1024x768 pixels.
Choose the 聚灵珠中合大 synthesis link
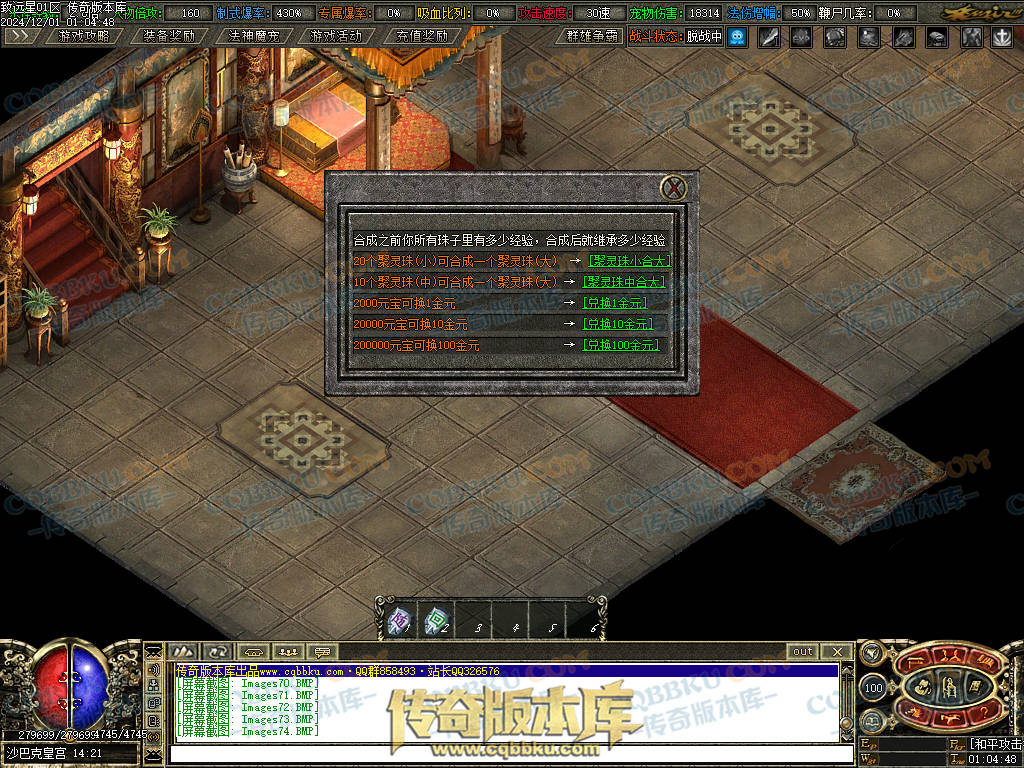[626, 282]
